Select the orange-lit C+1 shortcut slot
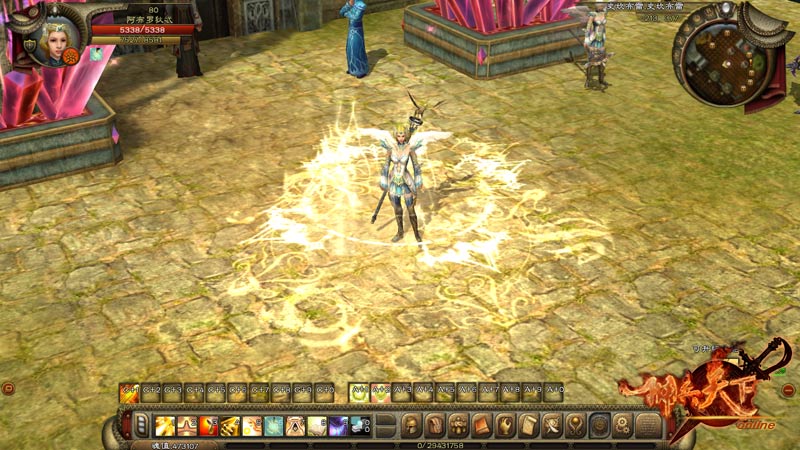The height and width of the screenshot is (450, 800). pos(129,392)
